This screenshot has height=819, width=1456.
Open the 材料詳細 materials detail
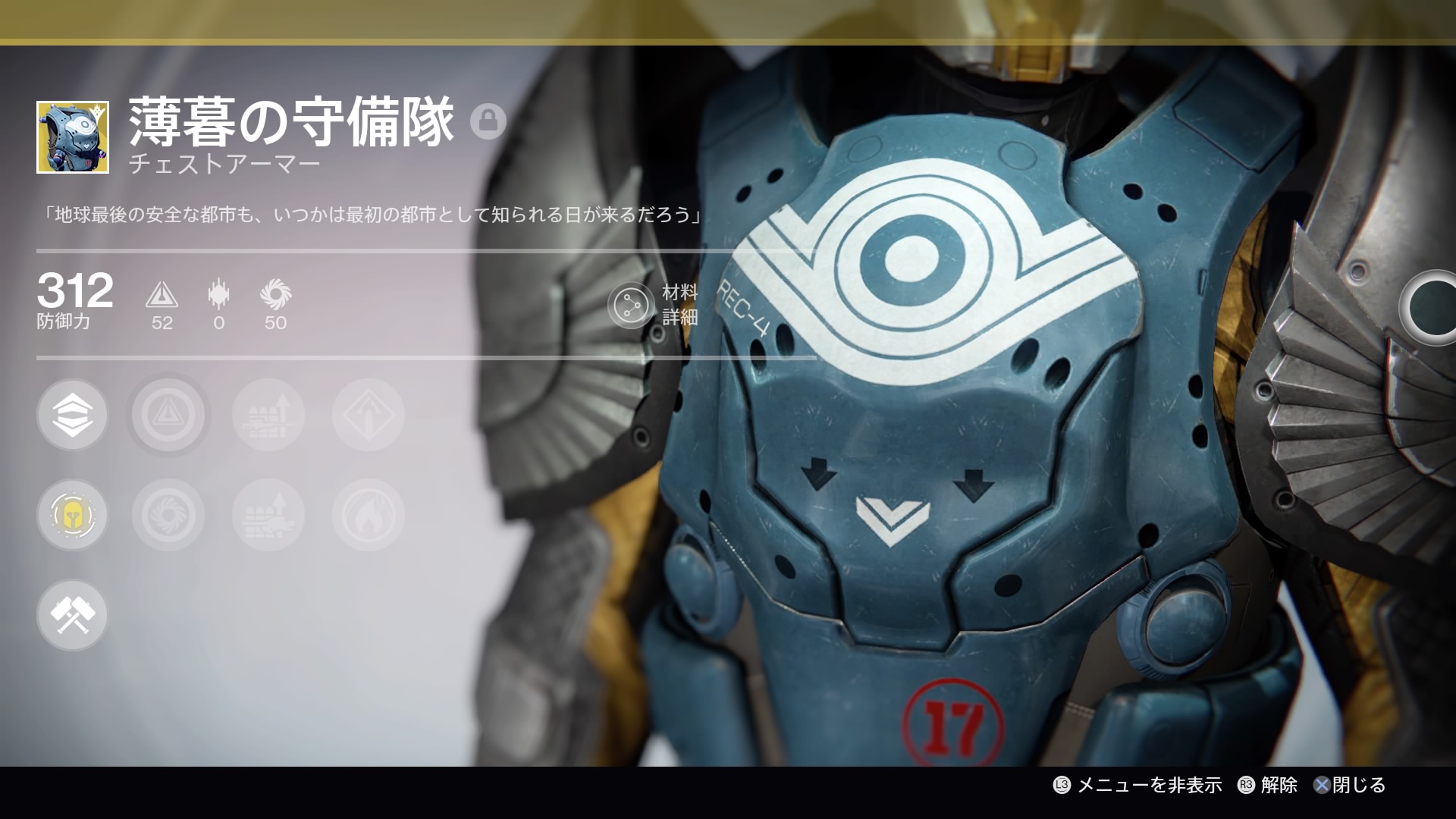tap(632, 305)
